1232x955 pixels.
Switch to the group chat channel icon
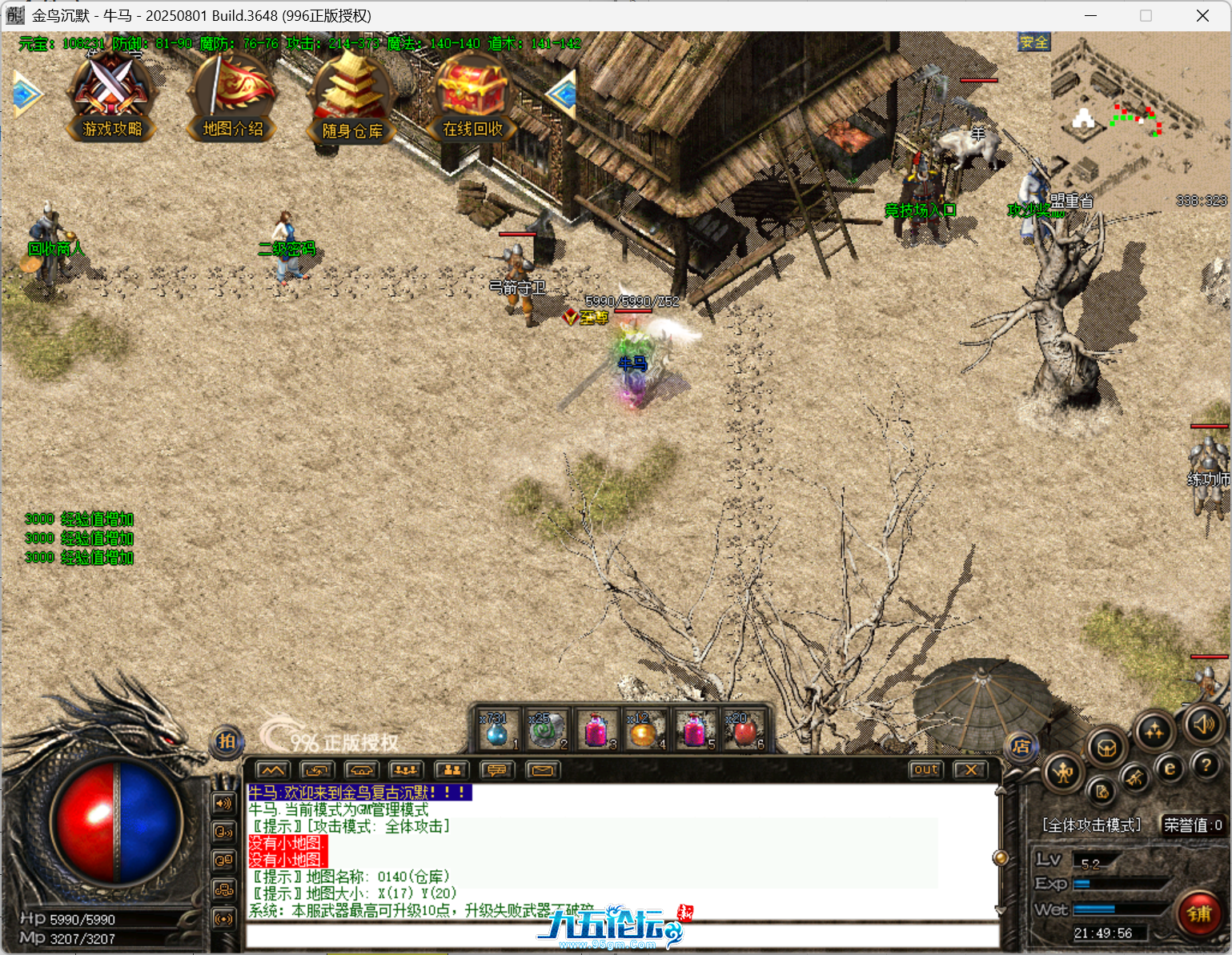pyautogui.click(x=451, y=769)
